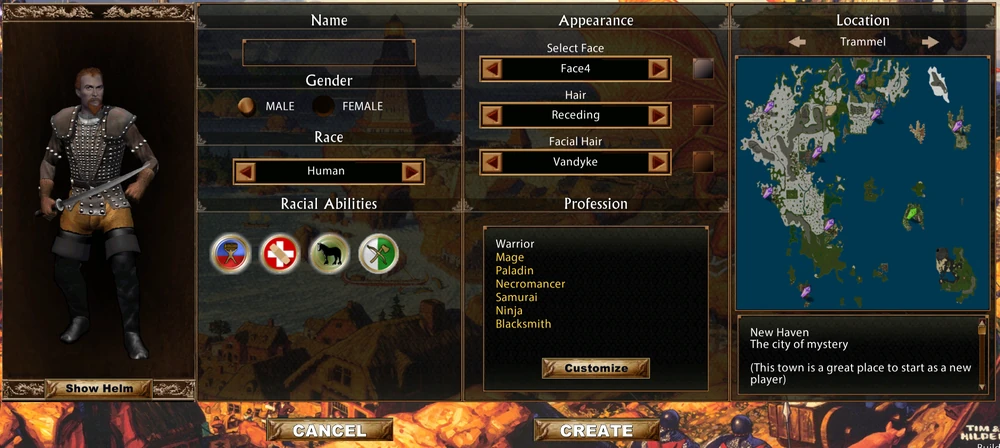Pick the Paladin profession
This screenshot has width=1000, height=448.
[x=515, y=271]
